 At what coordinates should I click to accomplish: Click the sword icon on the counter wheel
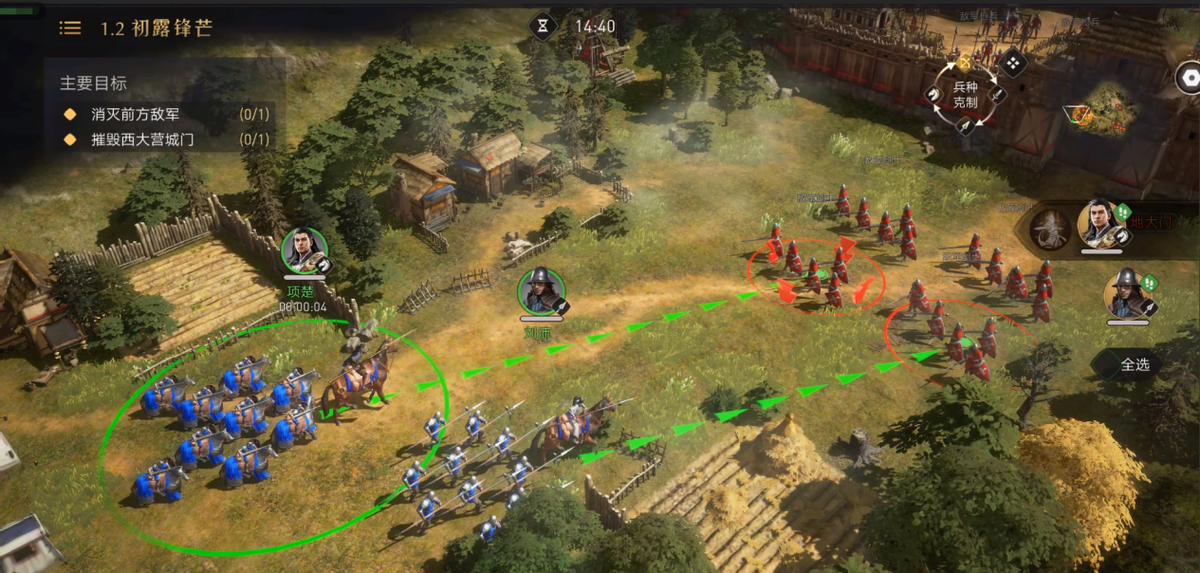coord(998,95)
